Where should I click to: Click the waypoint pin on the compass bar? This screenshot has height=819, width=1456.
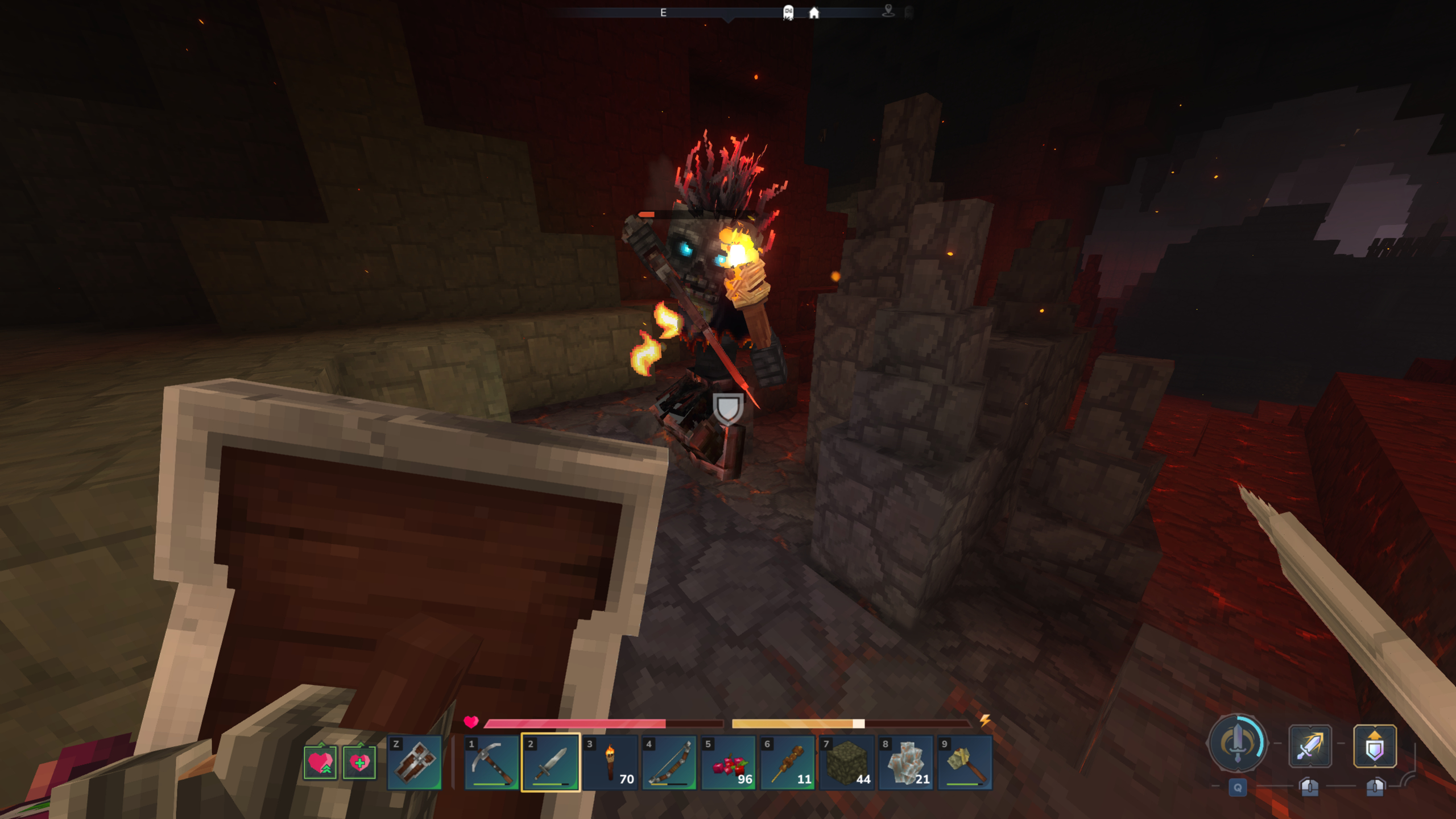pyautogui.click(x=888, y=11)
